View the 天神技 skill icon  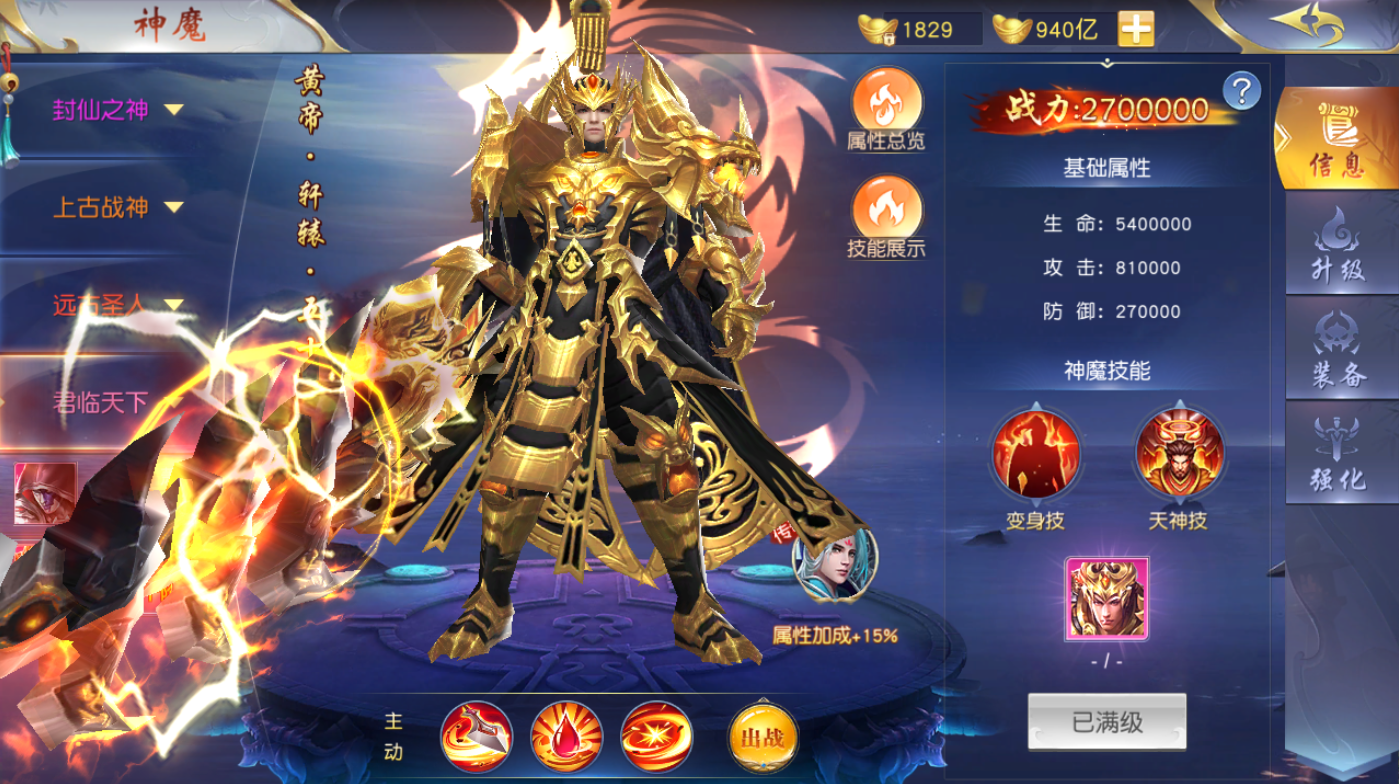pyautogui.click(x=1178, y=454)
